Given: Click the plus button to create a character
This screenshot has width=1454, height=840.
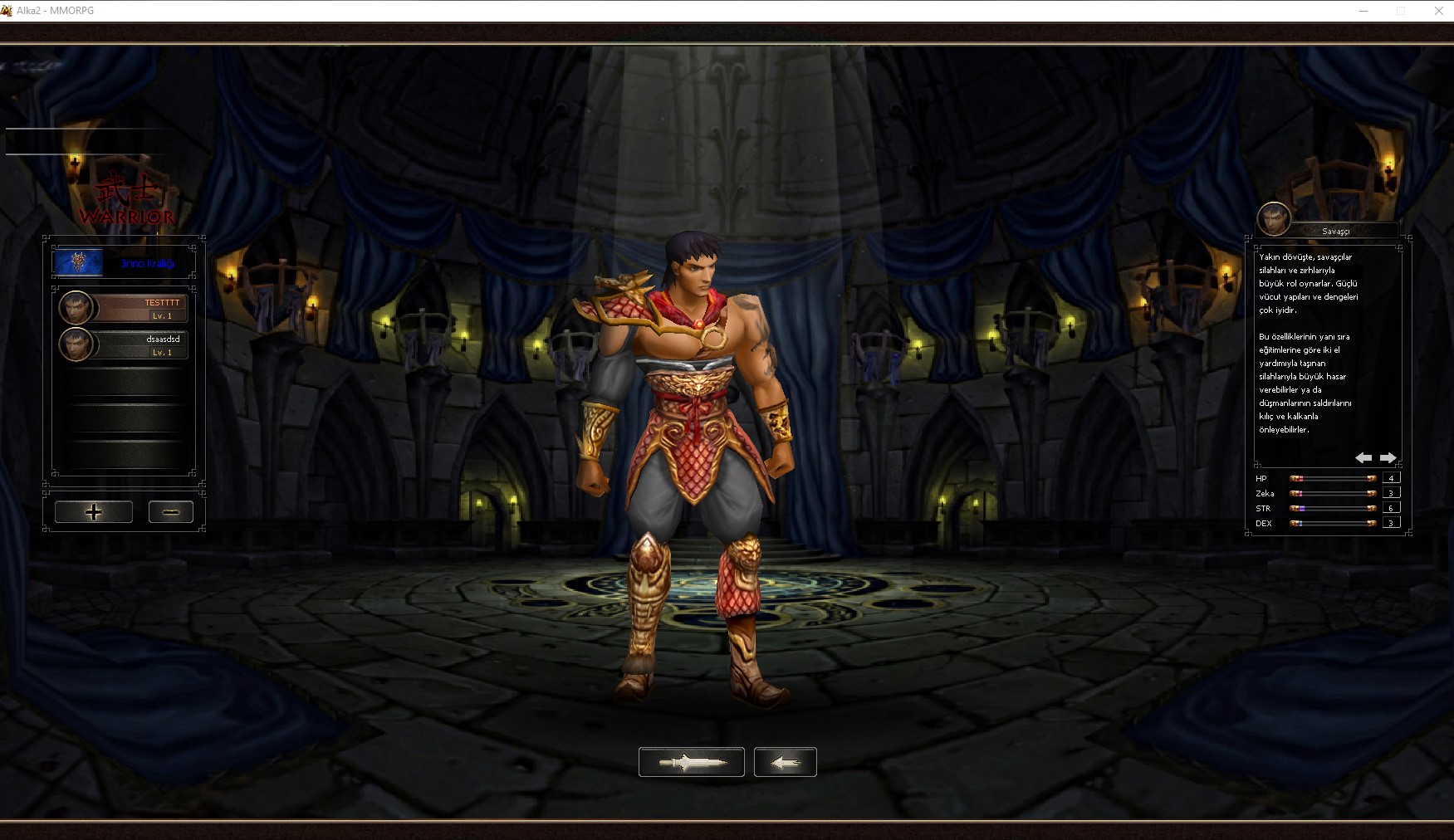Looking at the screenshot, I should coord(94,512).
